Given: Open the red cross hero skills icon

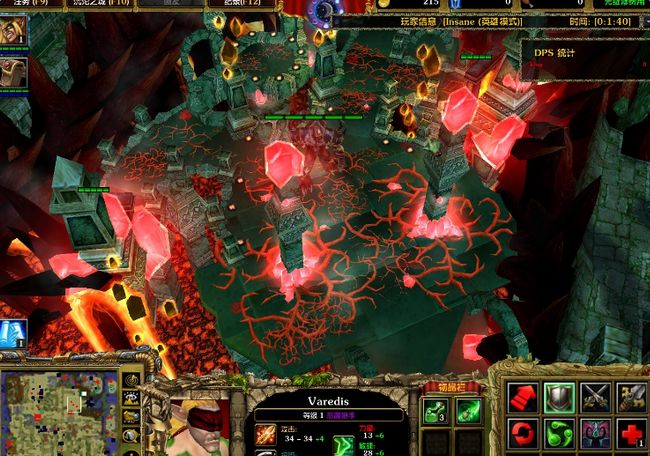Looking at the screenshot, I should (632, 434).
